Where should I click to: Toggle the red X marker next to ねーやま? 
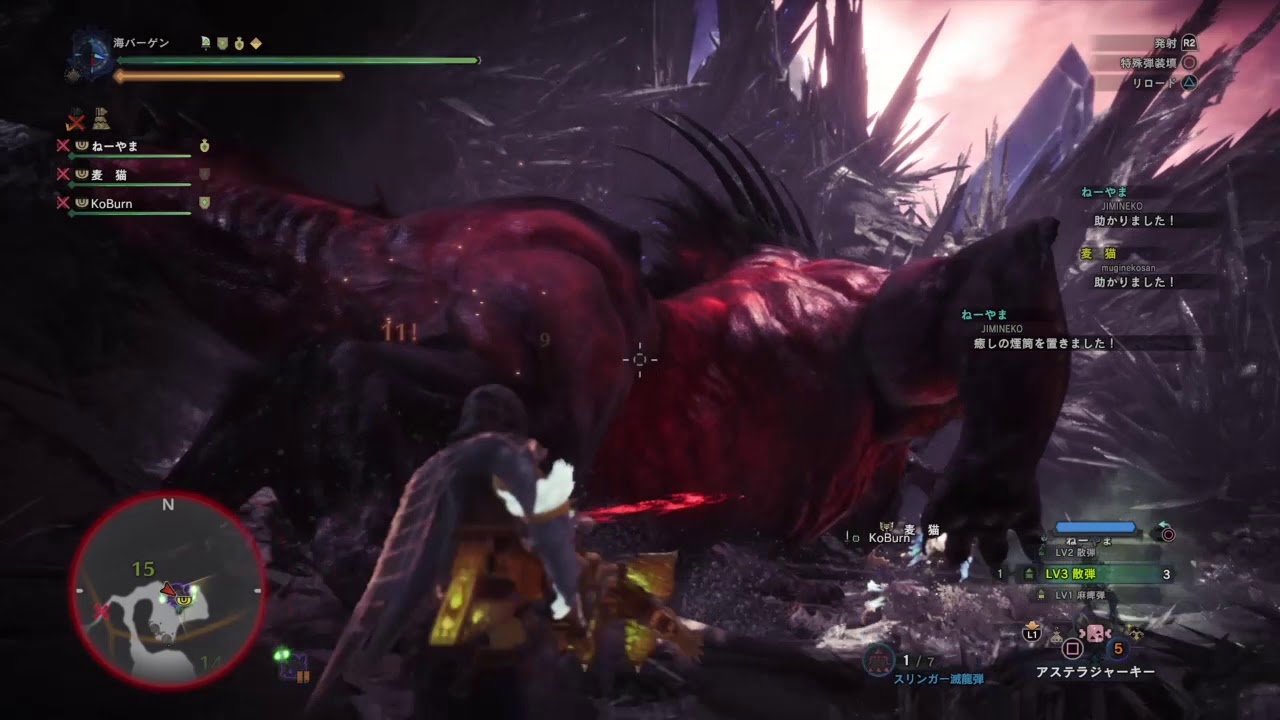63,146
